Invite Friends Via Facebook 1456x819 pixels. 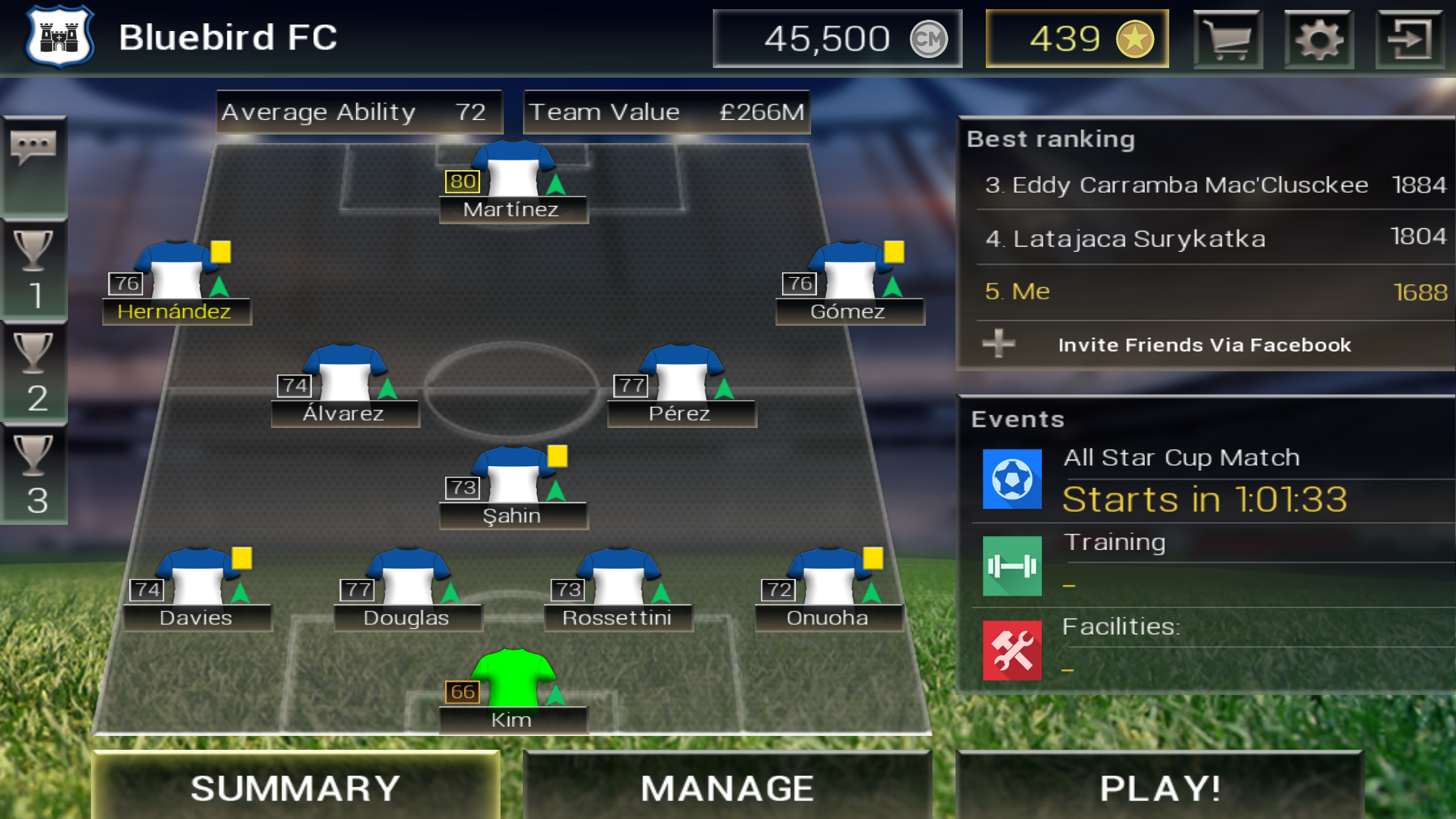pos(1203,345)
